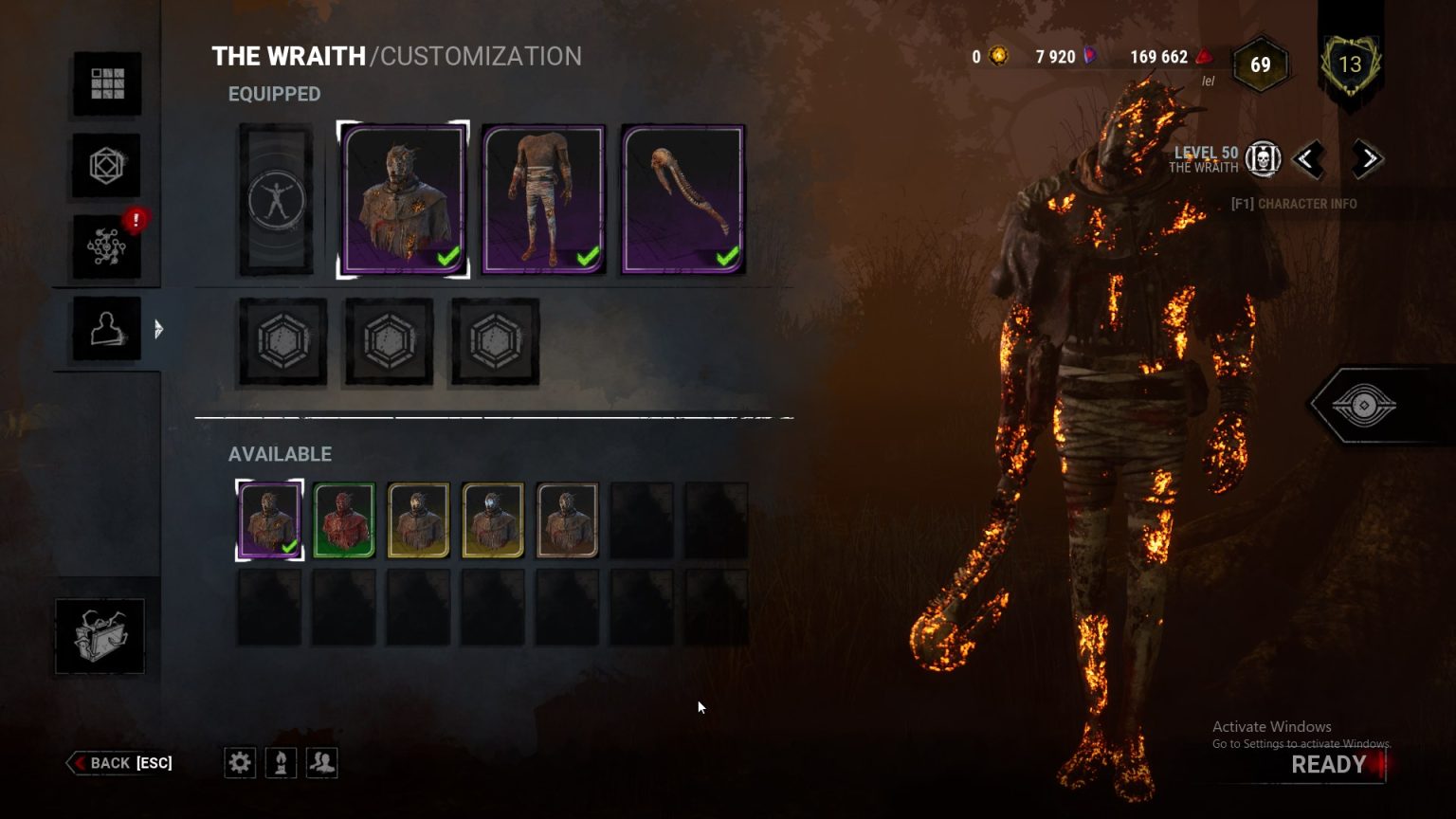The image size is (1456, 819).
Task: Click the character customization silhouette icon
Action: point(106,327)
